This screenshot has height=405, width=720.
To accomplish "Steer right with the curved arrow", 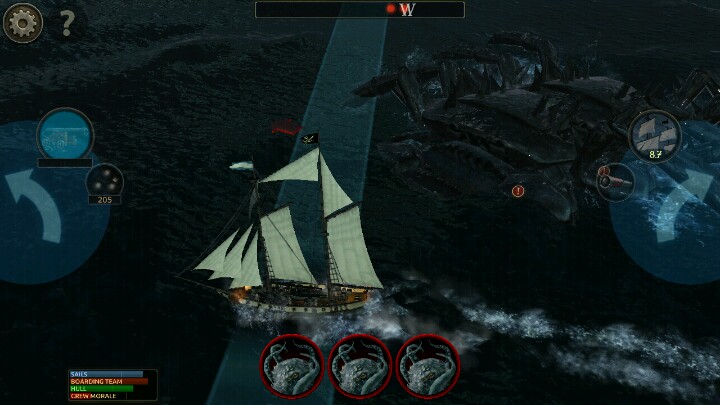I will pos(682,205).
